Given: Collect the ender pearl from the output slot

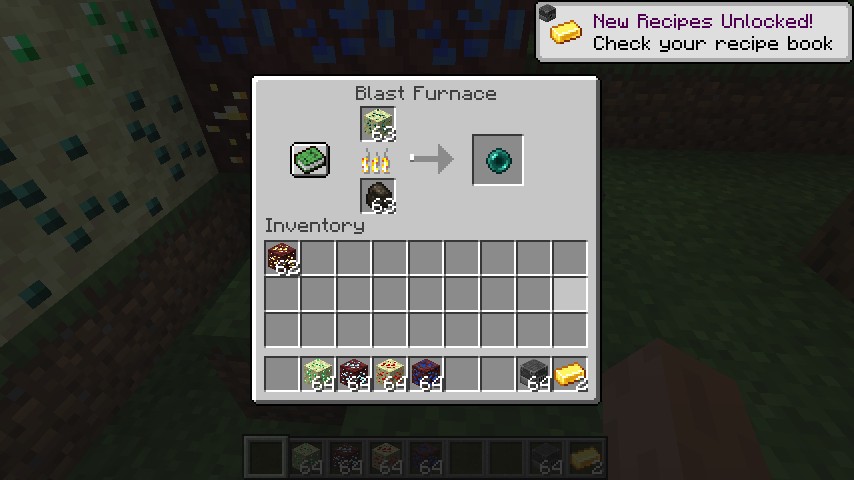Looking at the screenshot, I should 497,160.
